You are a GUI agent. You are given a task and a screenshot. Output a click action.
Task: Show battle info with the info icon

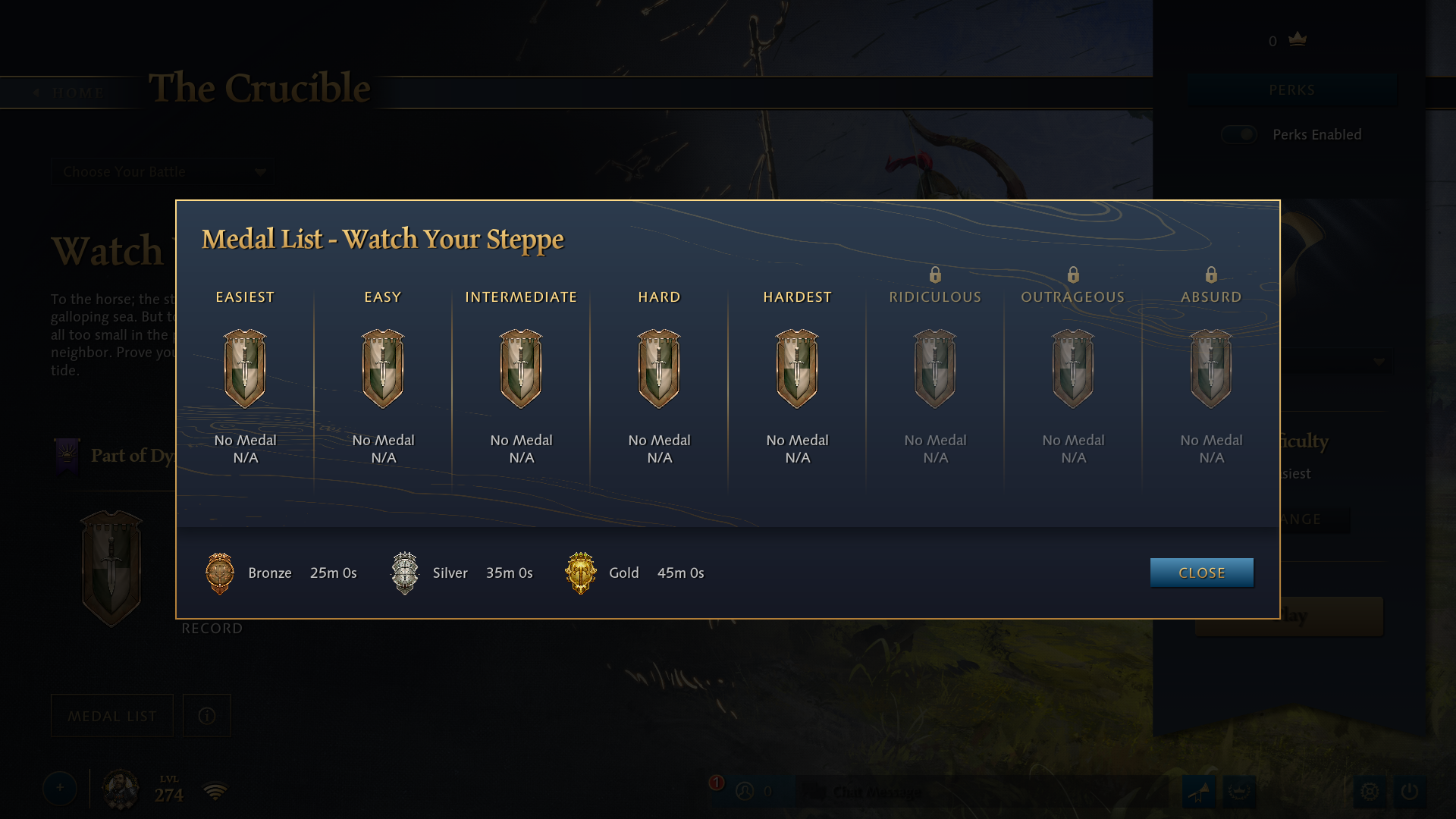pyautogui.click(x=207, y=716)
